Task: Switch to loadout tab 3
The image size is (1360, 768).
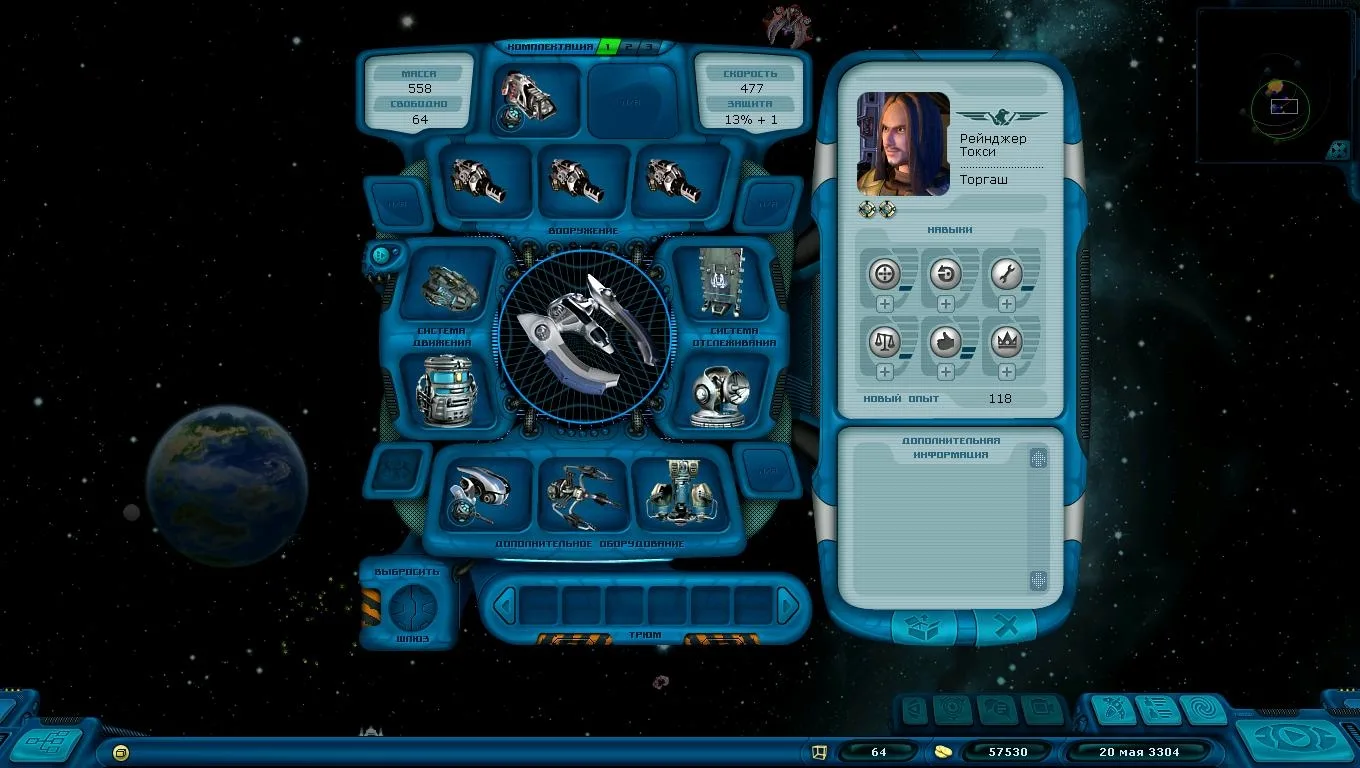Action: (648, 46)
